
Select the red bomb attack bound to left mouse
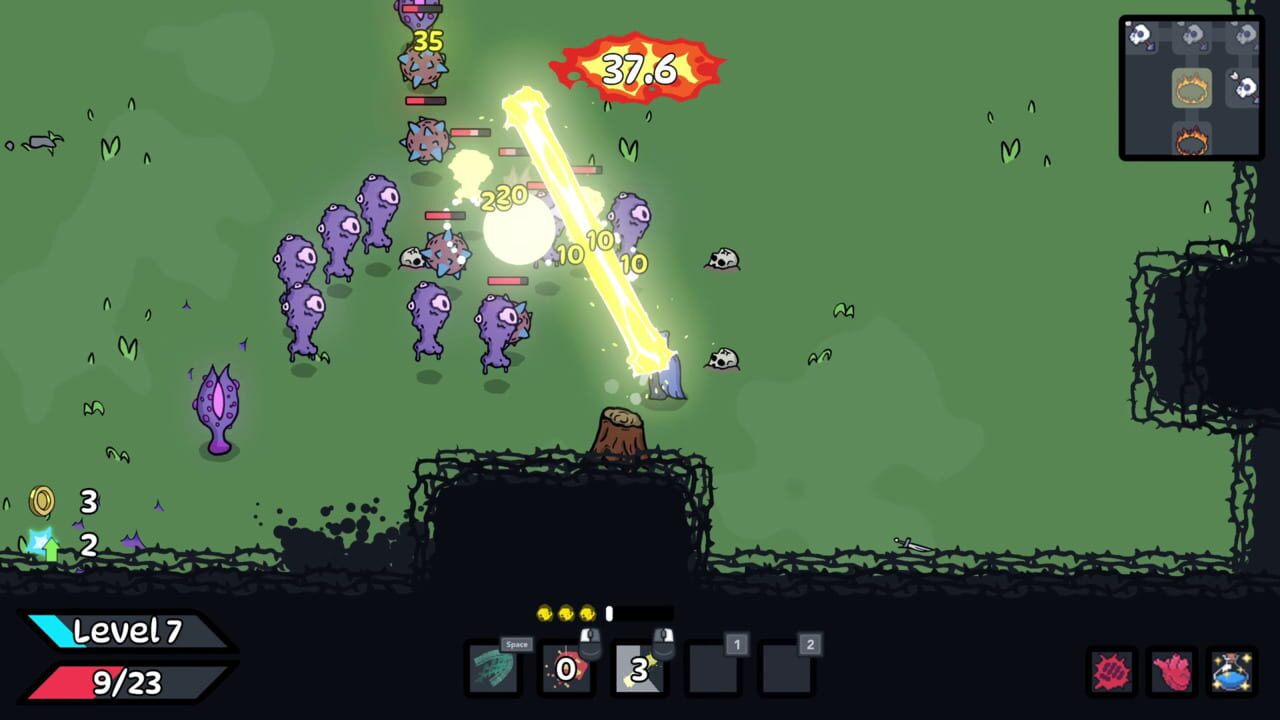pyautogui.click(x=567, y=669)
